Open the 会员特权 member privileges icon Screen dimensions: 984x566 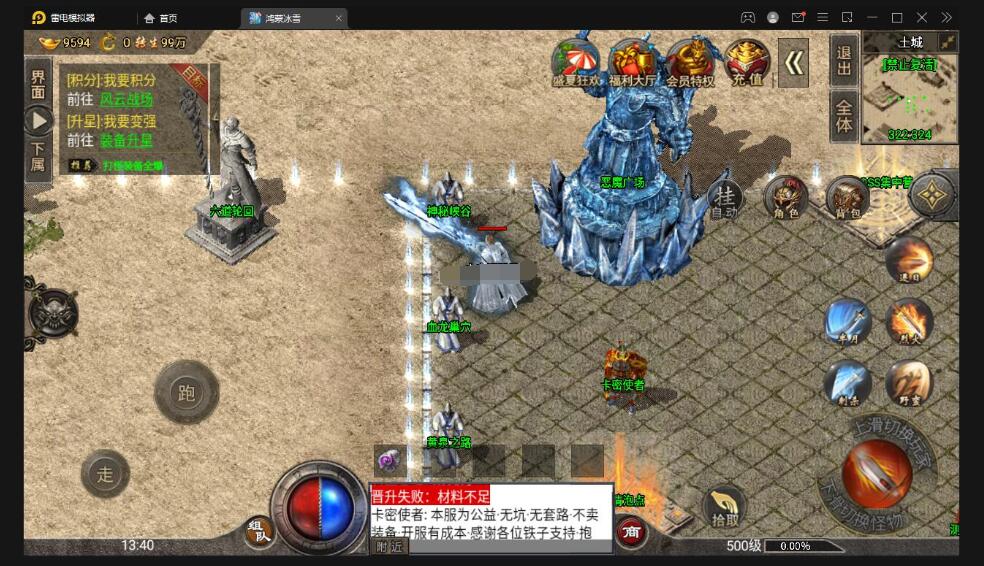click(x=690, y=64)
